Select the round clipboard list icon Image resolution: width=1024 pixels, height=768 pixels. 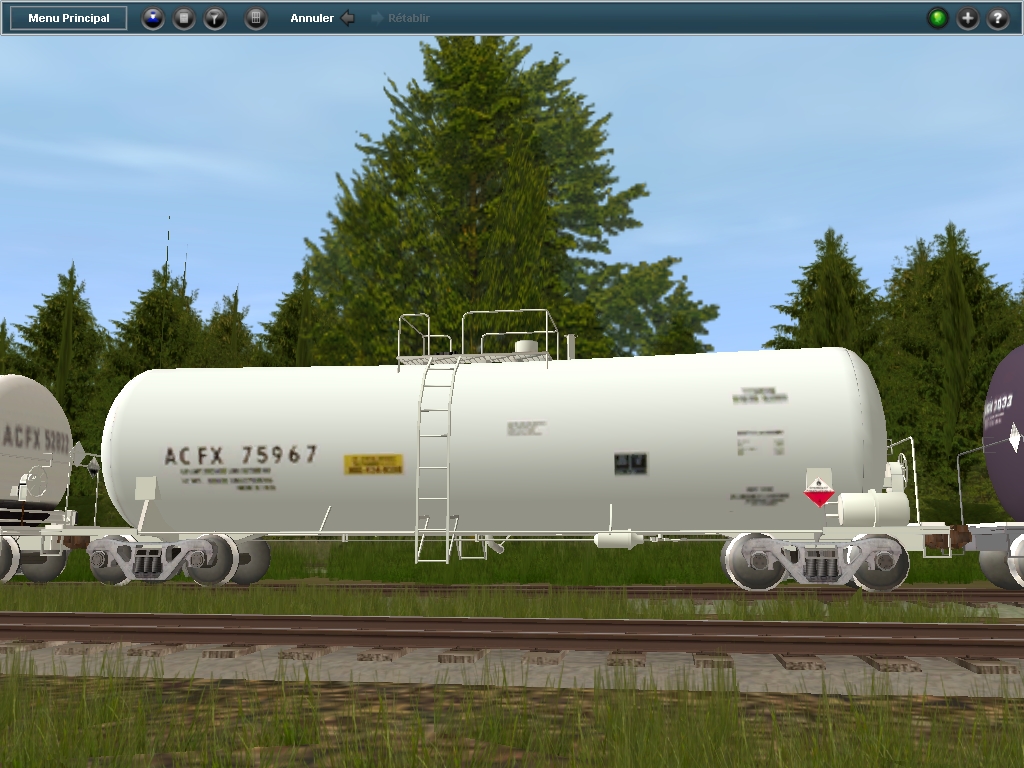184,18
